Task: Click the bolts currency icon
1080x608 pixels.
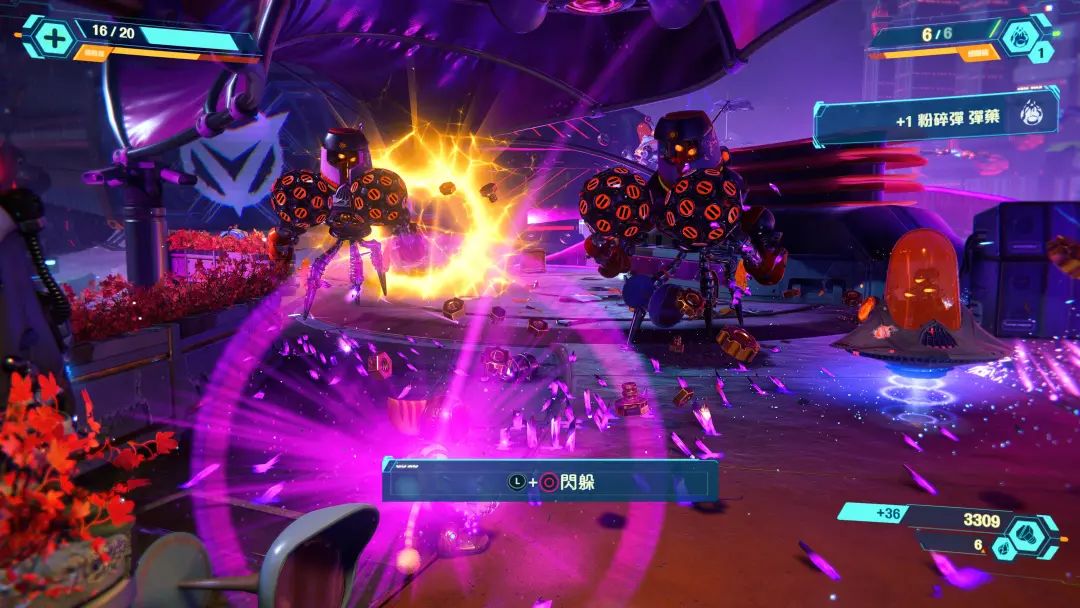Action: [1030, 531]
